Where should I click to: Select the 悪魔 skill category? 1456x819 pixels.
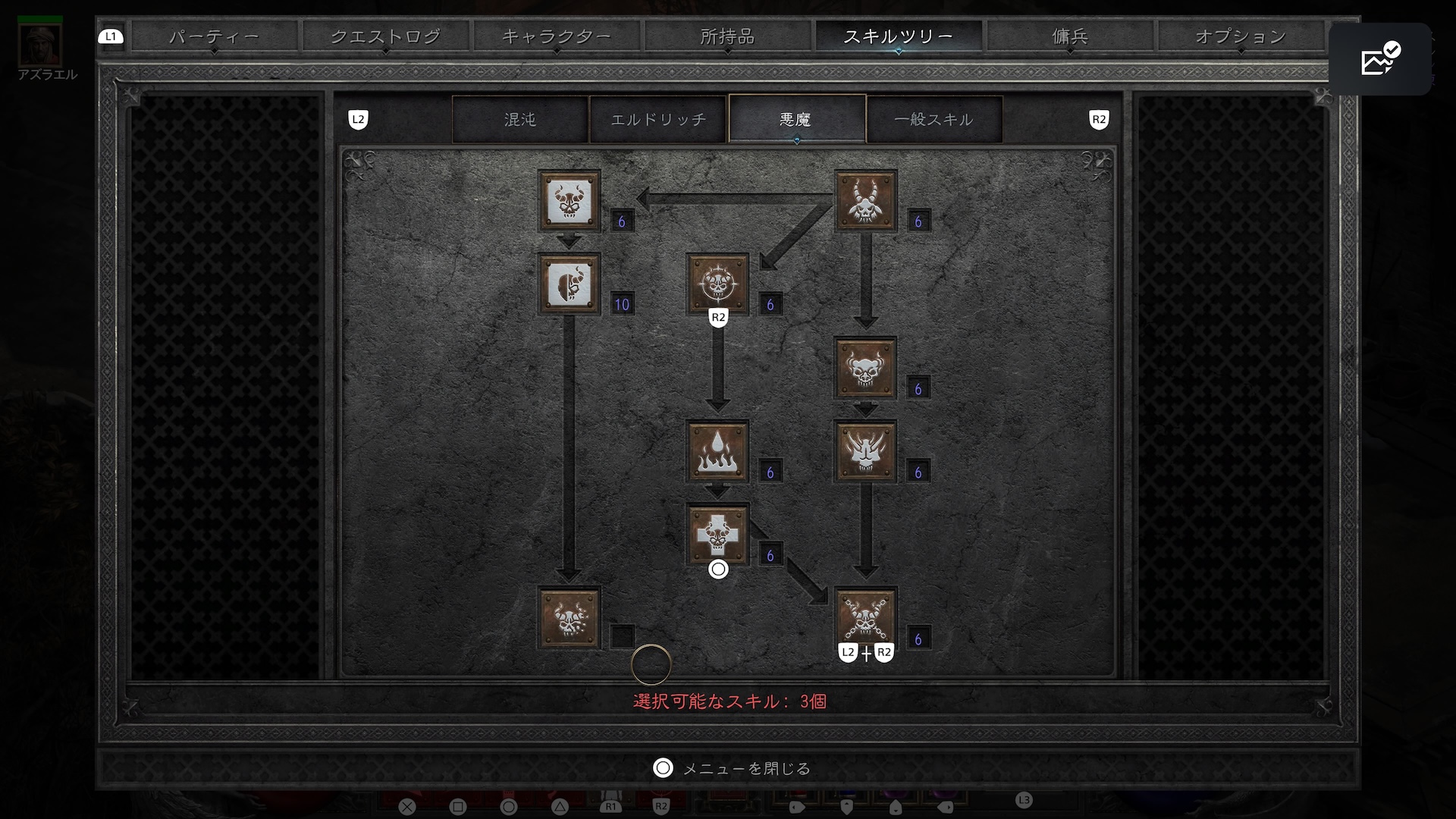pos(796,119)
